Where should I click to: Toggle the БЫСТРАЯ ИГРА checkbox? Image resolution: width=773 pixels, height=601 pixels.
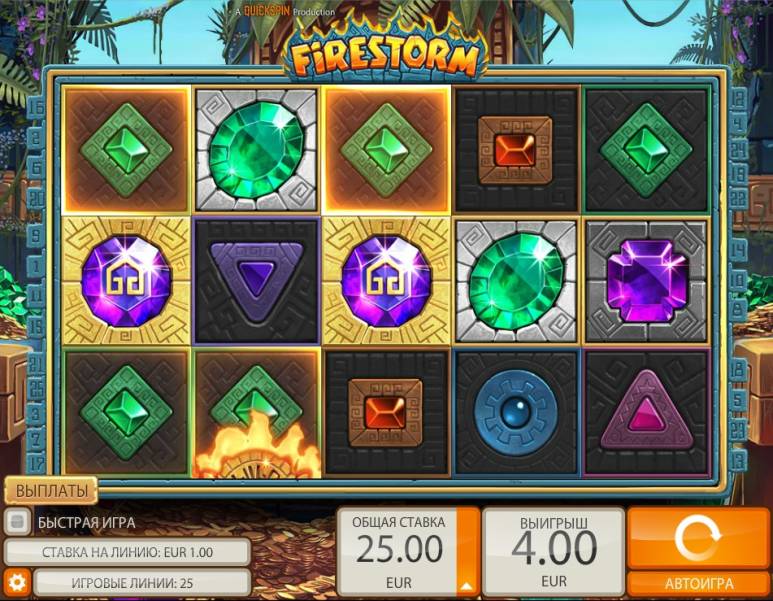tap(16, 522)
